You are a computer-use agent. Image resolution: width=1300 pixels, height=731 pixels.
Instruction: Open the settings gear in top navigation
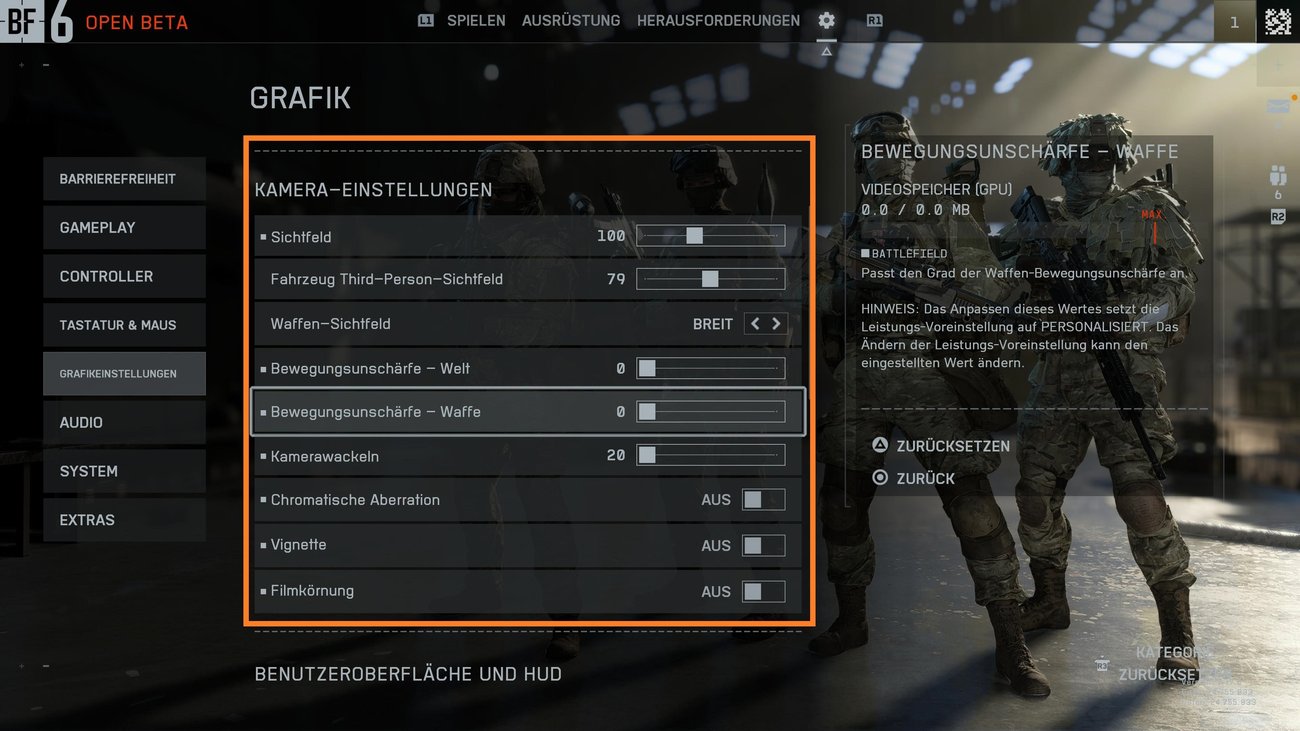tap(826, 20)
